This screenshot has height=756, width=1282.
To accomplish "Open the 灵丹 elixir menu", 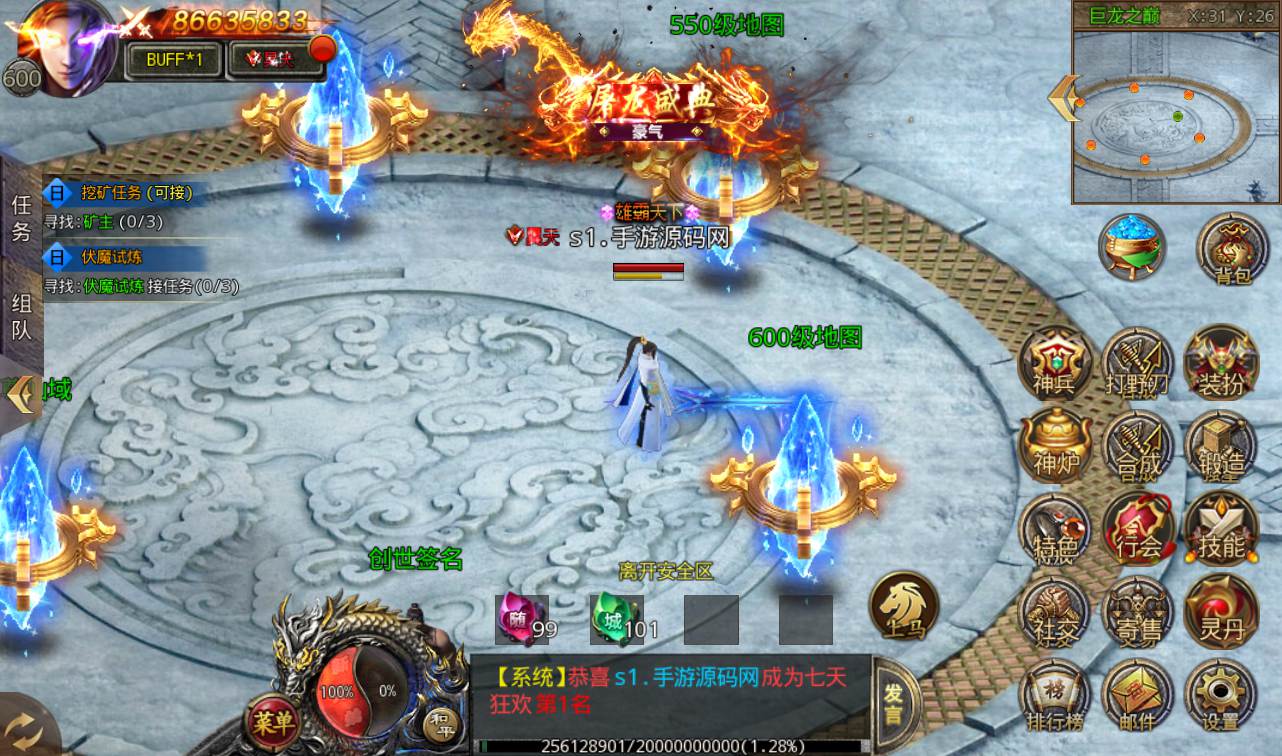I will point(1220,611).
